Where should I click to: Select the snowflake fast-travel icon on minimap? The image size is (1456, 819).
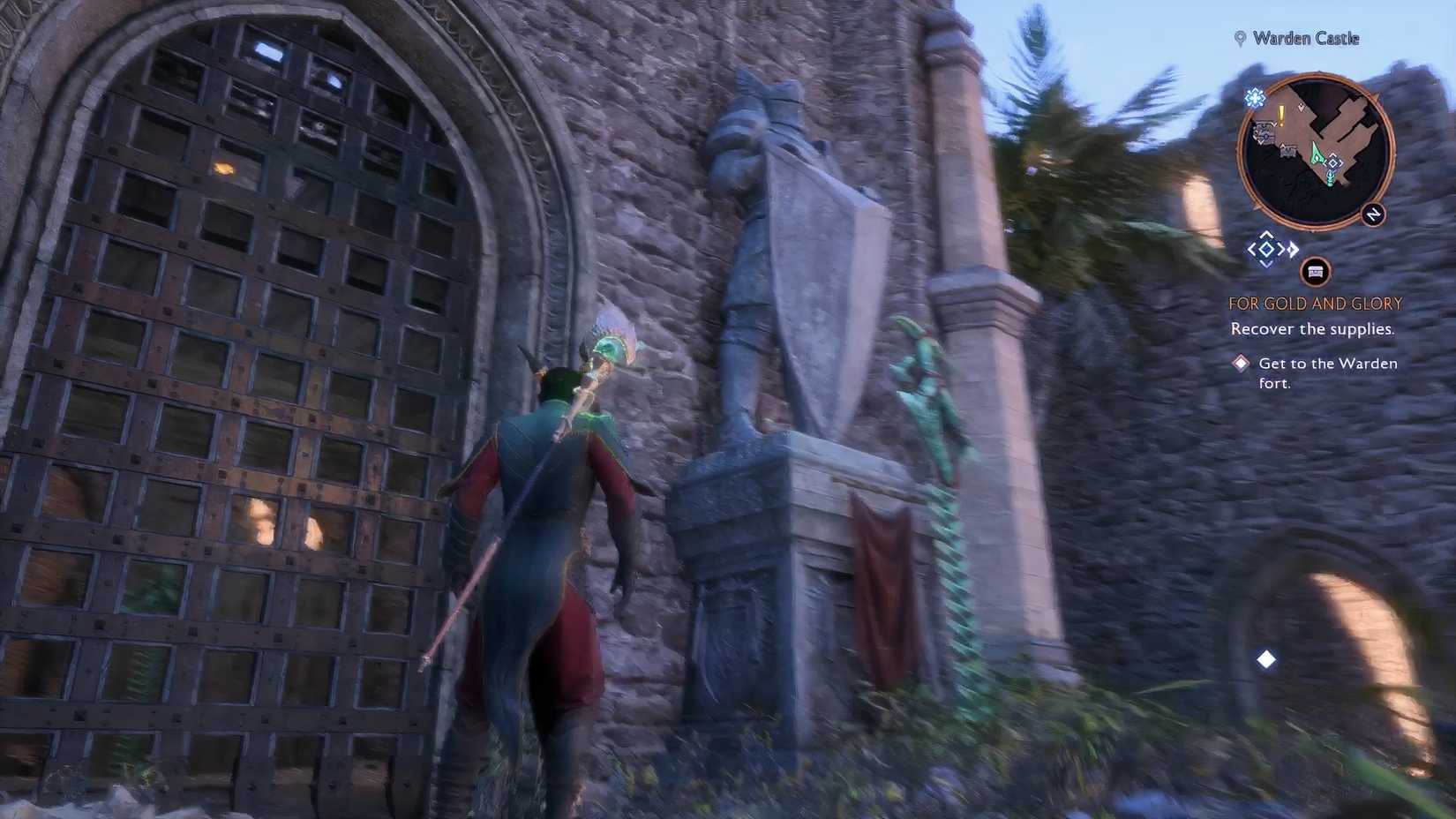point(1254,100)
